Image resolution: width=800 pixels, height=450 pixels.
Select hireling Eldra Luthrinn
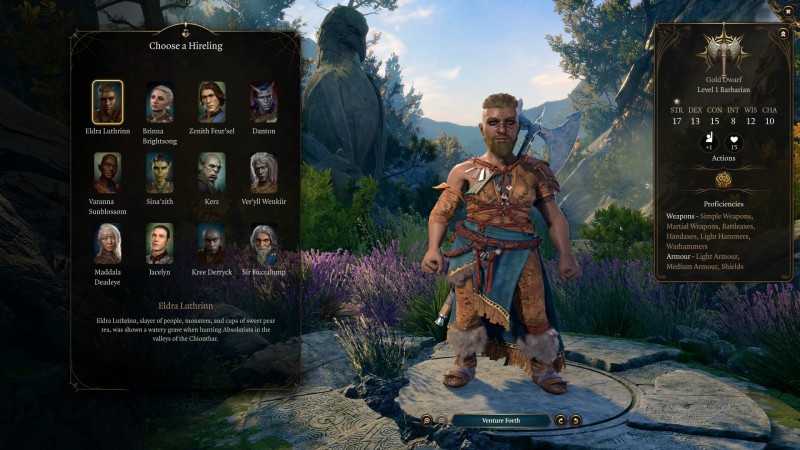tap(107, 102)
